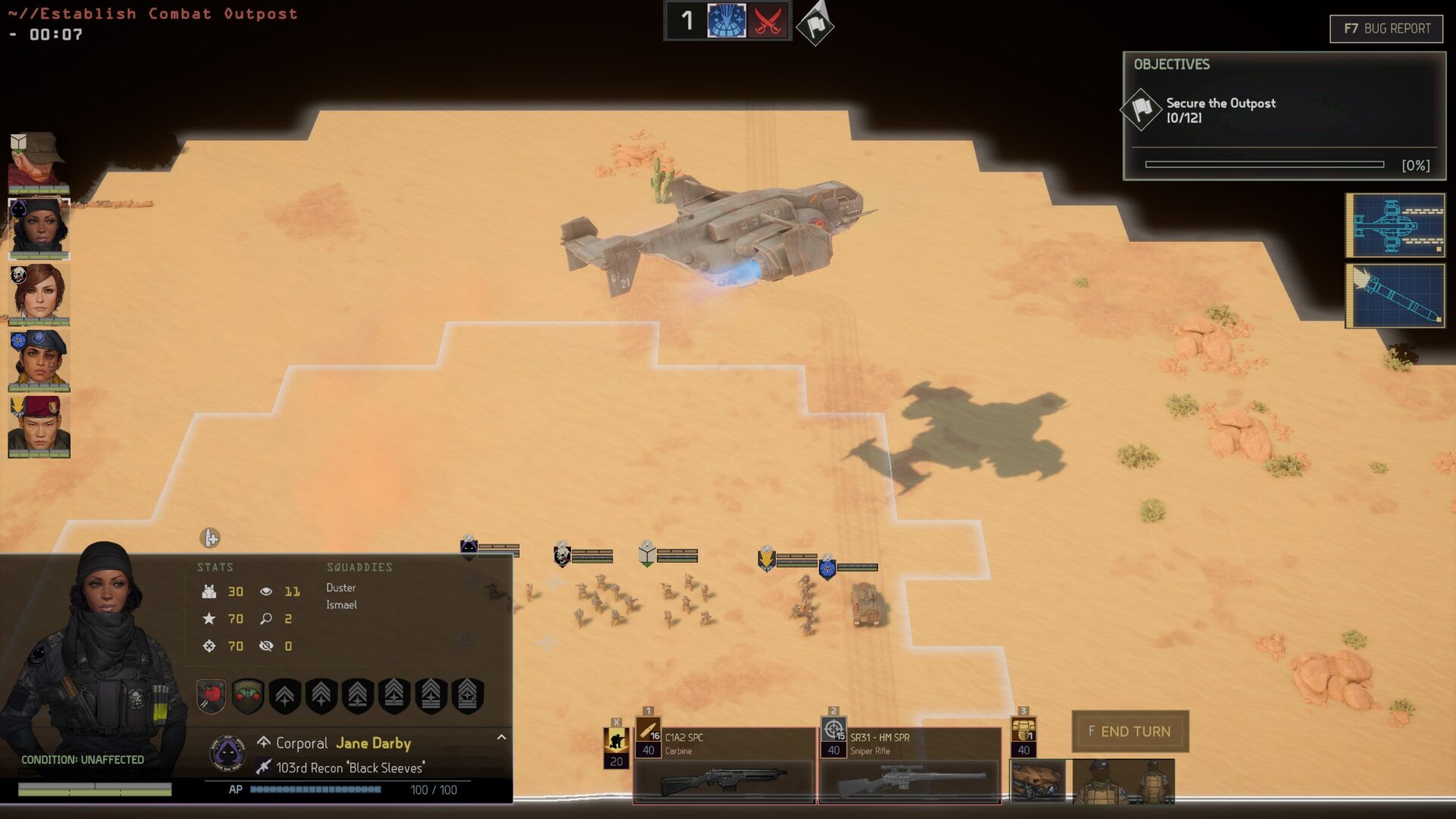The width and height of the screenshot is (1456, 819).
Task: Select the red-haired woman squad portrait
Action: click(39, 293)
